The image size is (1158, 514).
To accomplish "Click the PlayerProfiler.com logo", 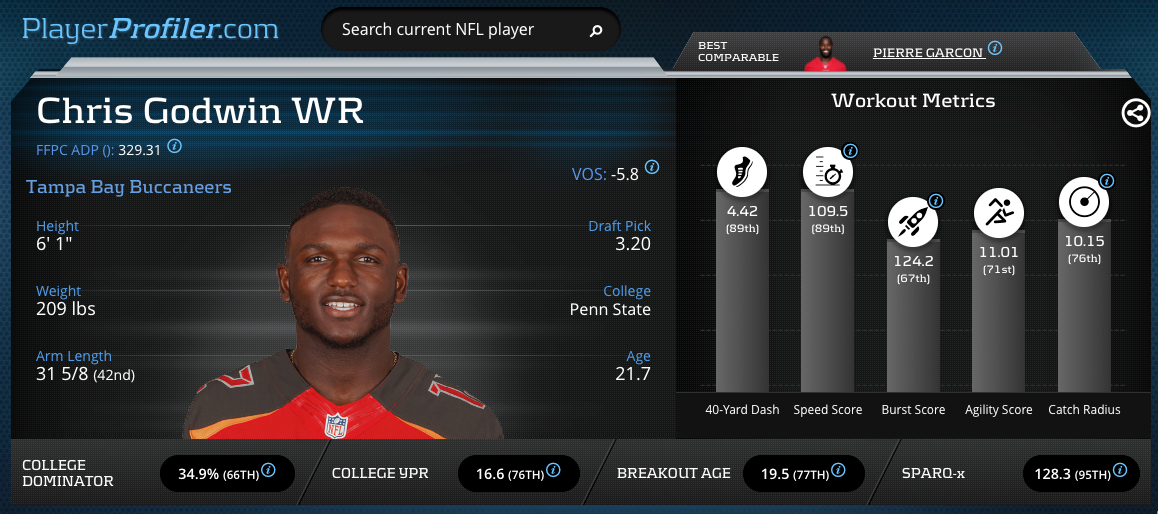I will (x=150, y=29).
